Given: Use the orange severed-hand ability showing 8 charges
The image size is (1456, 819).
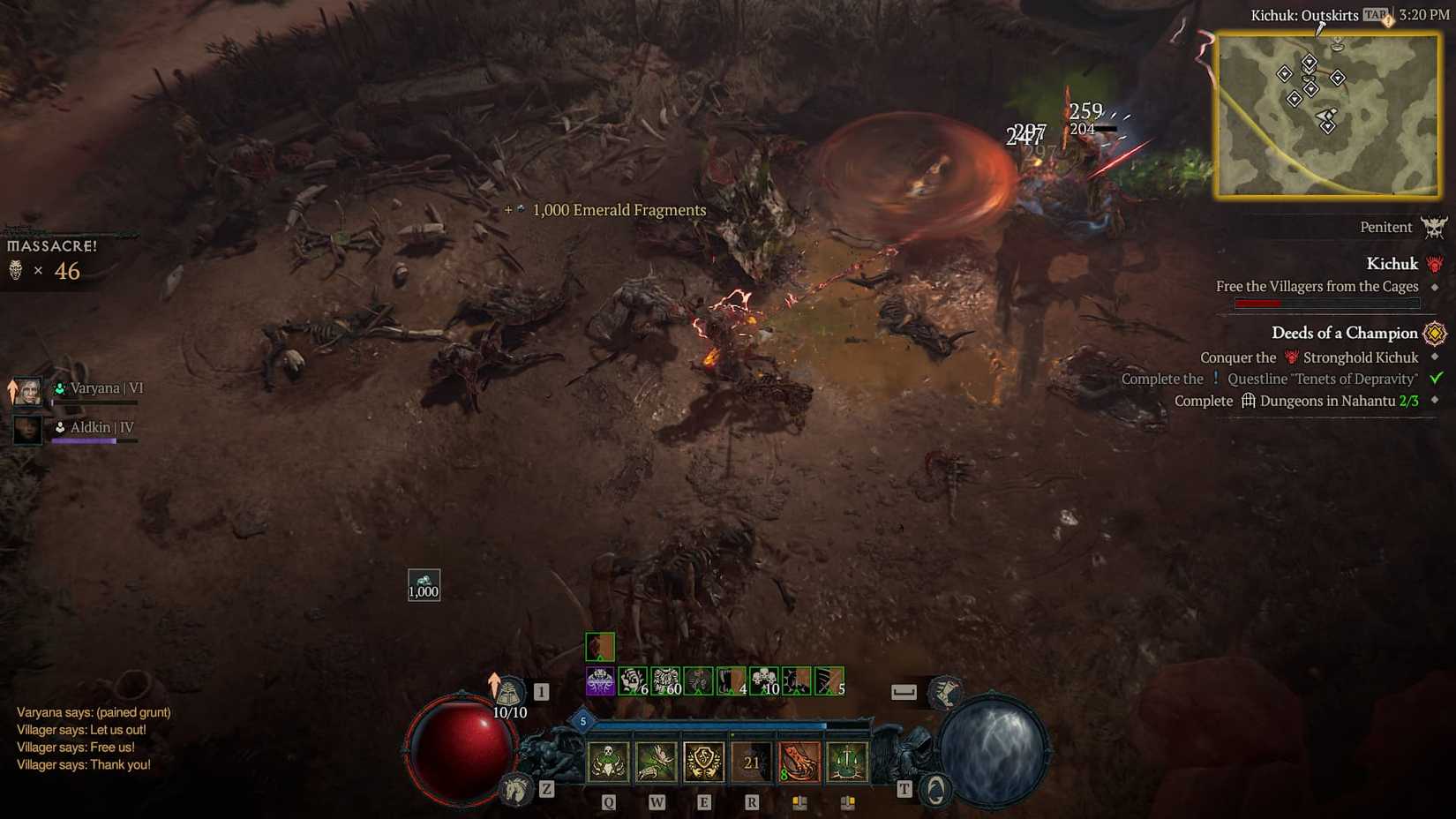Looking at the screenshot, I should point(799,762).
